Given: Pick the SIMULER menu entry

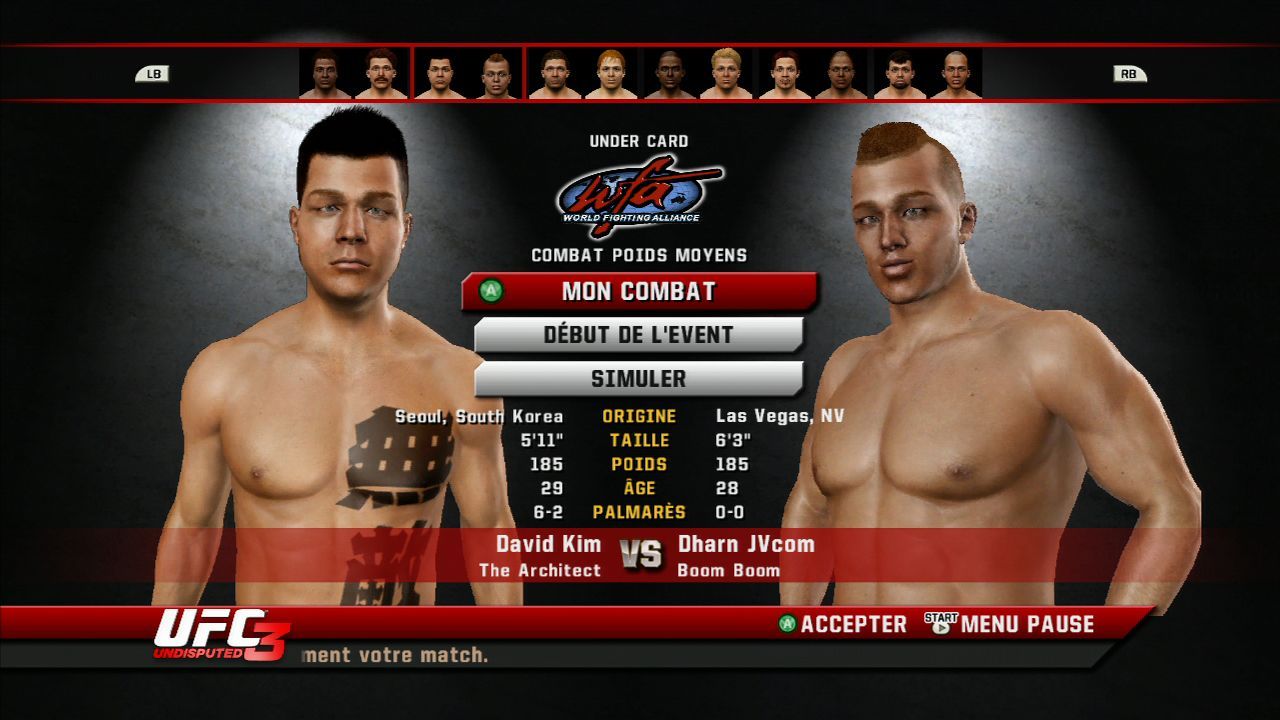Looking at the screenshot, I should tap(639, 379).
